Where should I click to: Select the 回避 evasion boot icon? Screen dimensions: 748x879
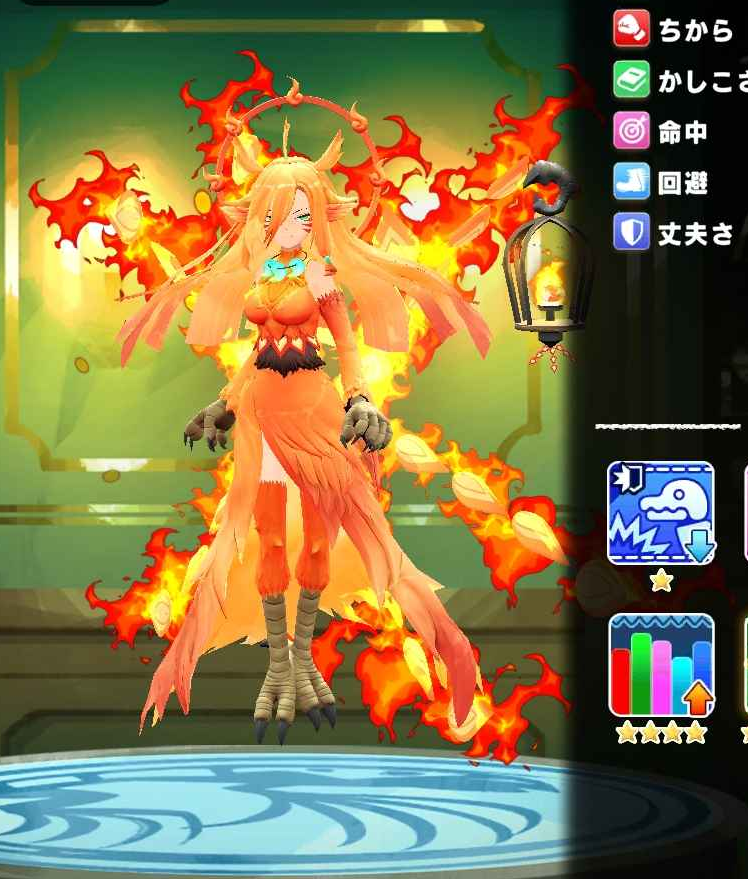632,183
